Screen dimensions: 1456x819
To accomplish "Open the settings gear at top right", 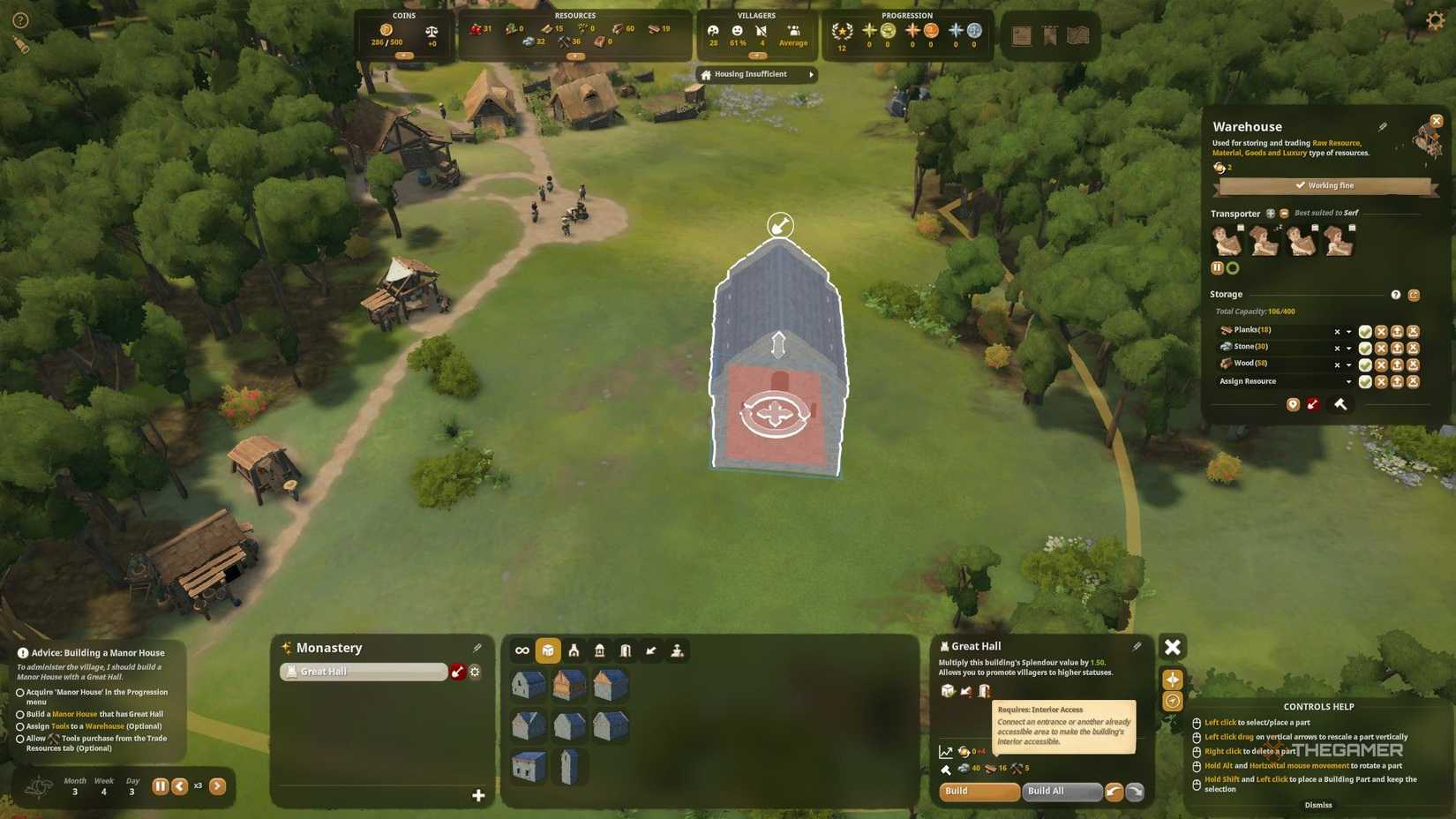I will pos(1437,19).
